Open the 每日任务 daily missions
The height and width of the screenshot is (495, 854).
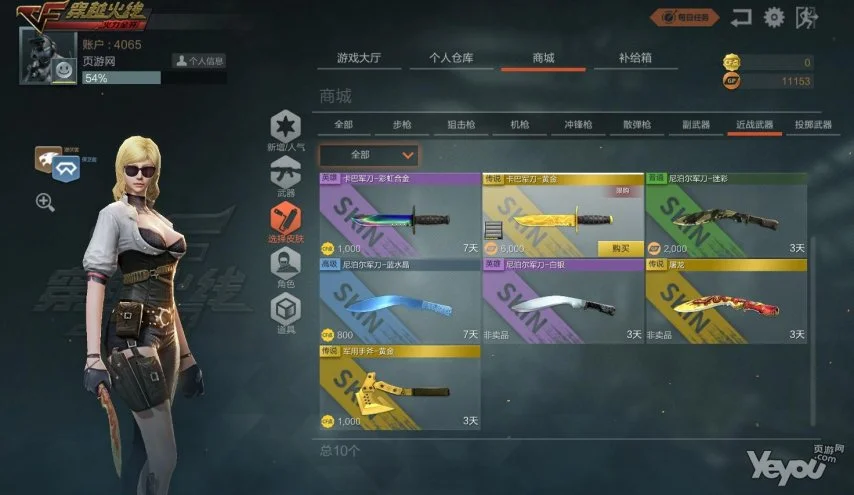[685, 17]
